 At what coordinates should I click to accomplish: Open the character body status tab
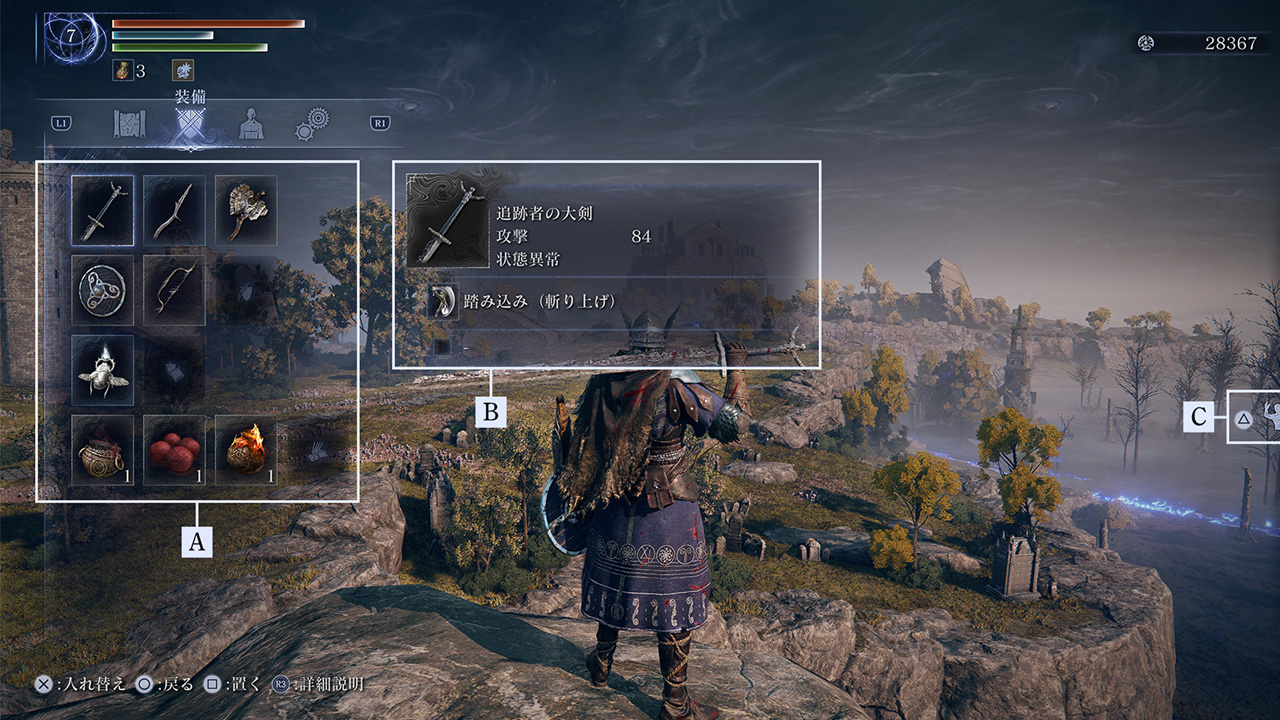[x=251, y=124]
